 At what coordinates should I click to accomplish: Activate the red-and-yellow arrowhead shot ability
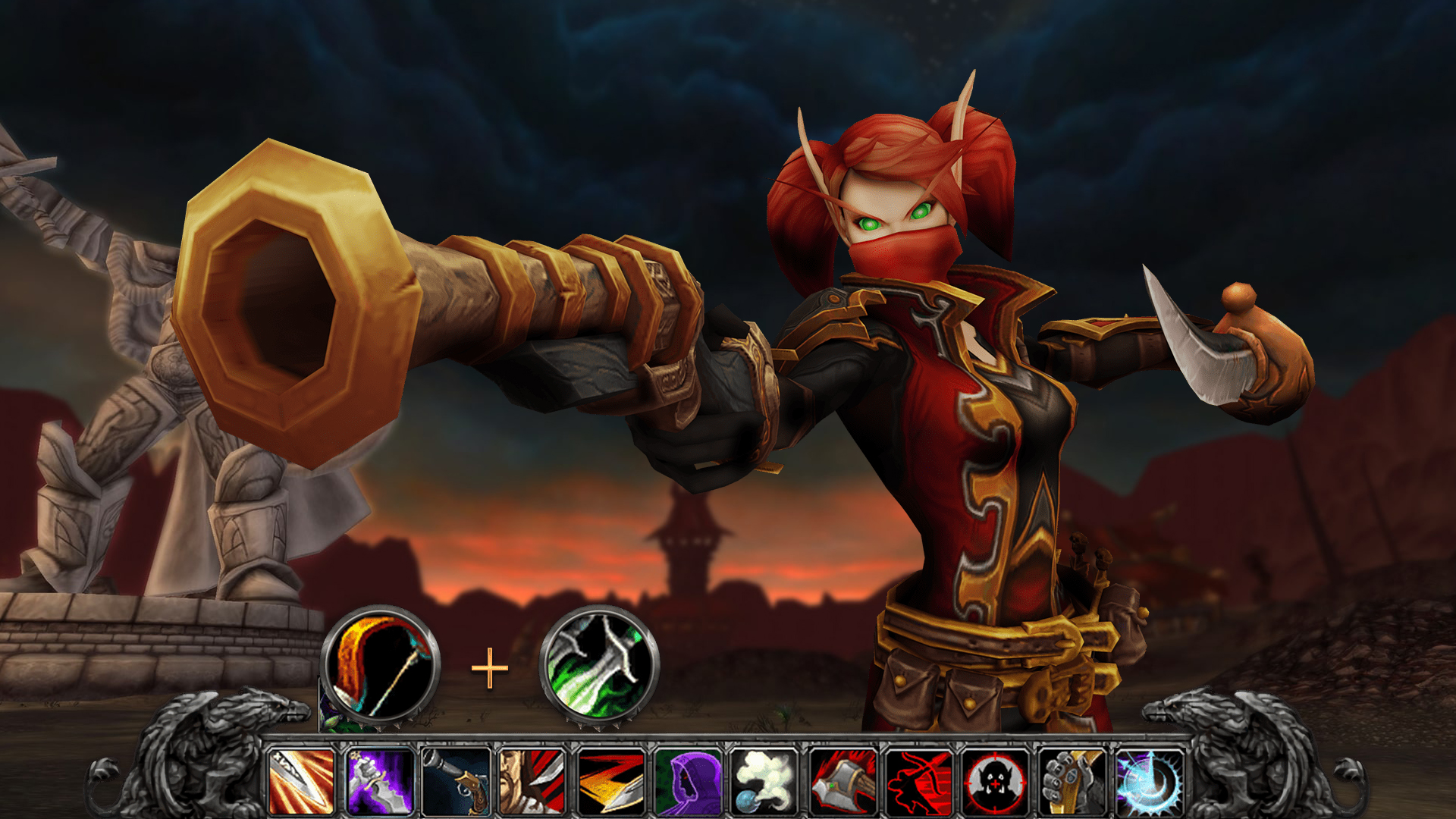point(610,781)
